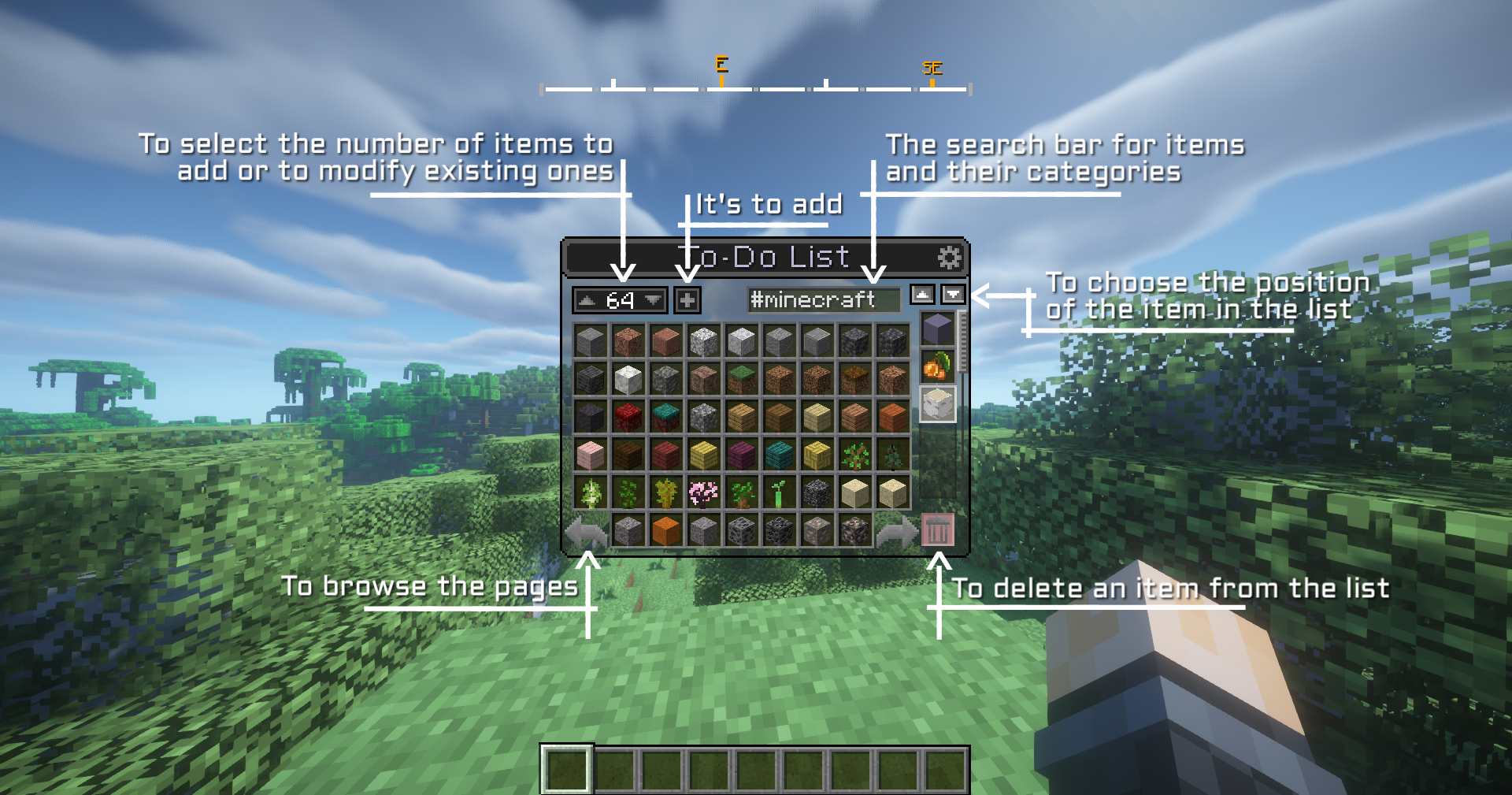Image resolution: width=1512 pixels, height=795 pixels.
Task: Select the red netherrack block
Action: 628,414
